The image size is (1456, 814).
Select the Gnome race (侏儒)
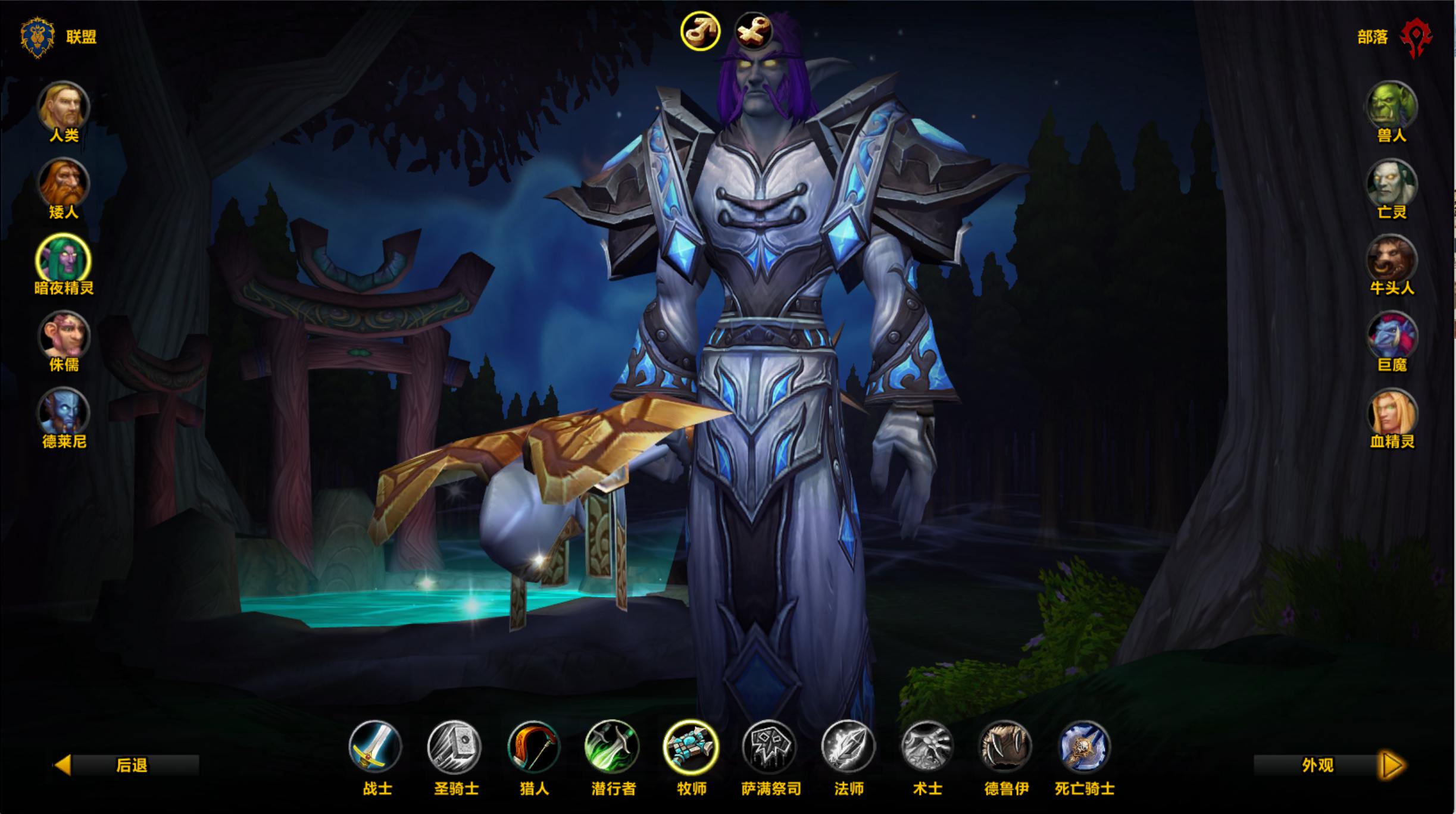click(64, 337)
